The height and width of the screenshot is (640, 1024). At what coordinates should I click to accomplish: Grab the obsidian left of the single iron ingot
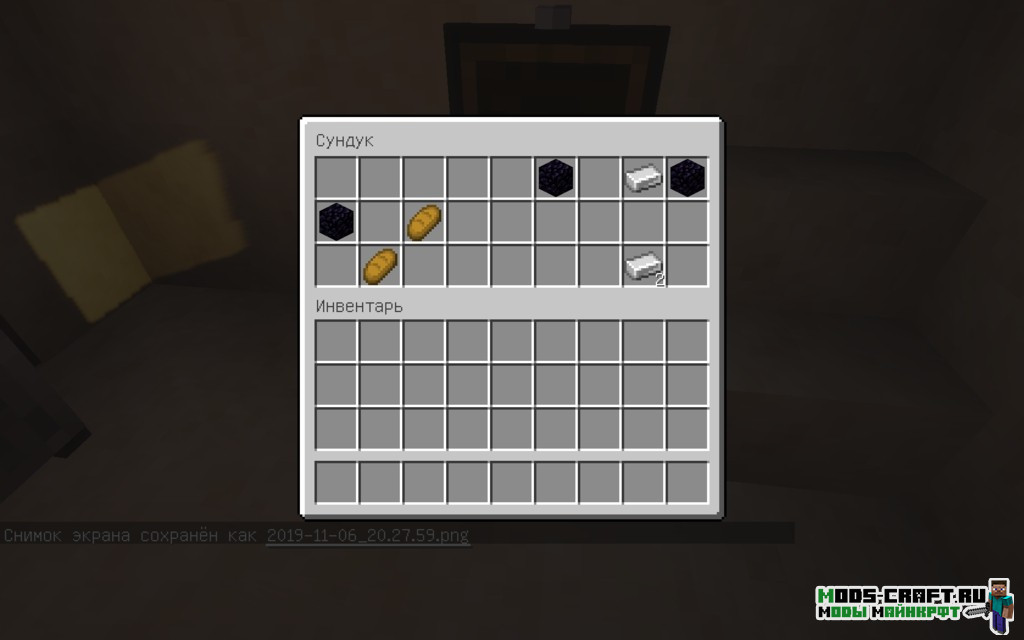(556, 178)
